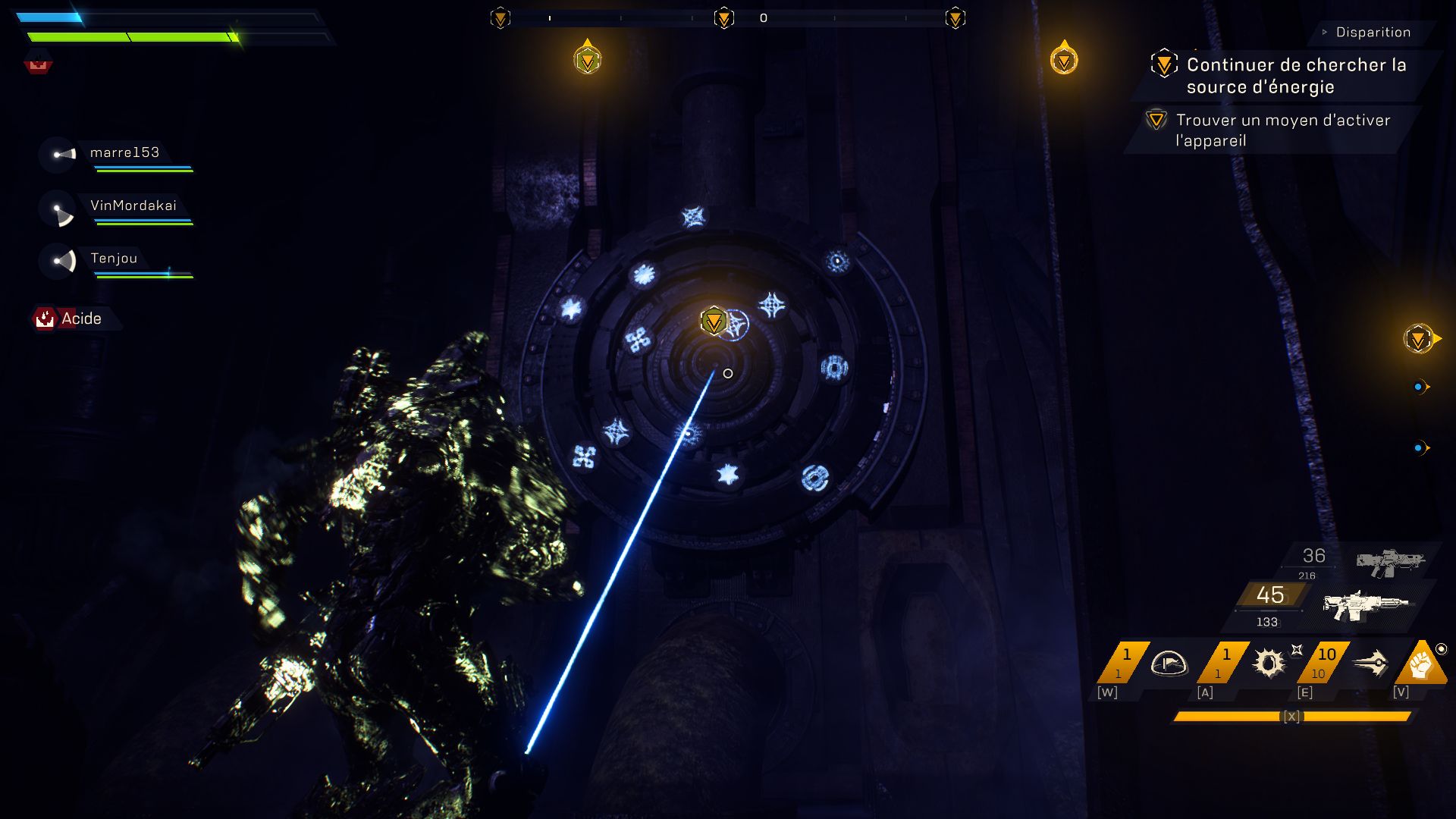The width and height of the screenshot is (1456, 819).
Task: Select squad member marre153
Action: (x=124, y=153)
